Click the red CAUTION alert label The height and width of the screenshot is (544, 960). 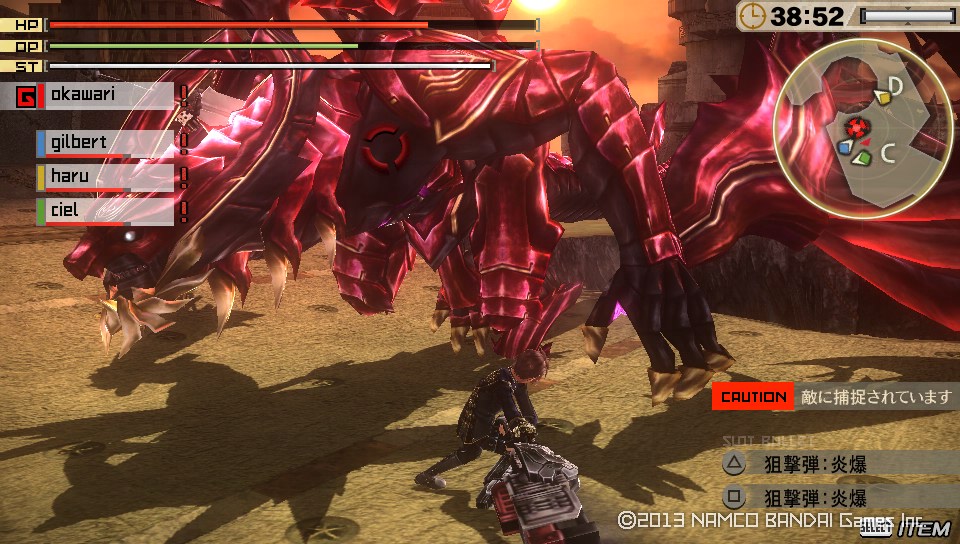tap(753, 397)
